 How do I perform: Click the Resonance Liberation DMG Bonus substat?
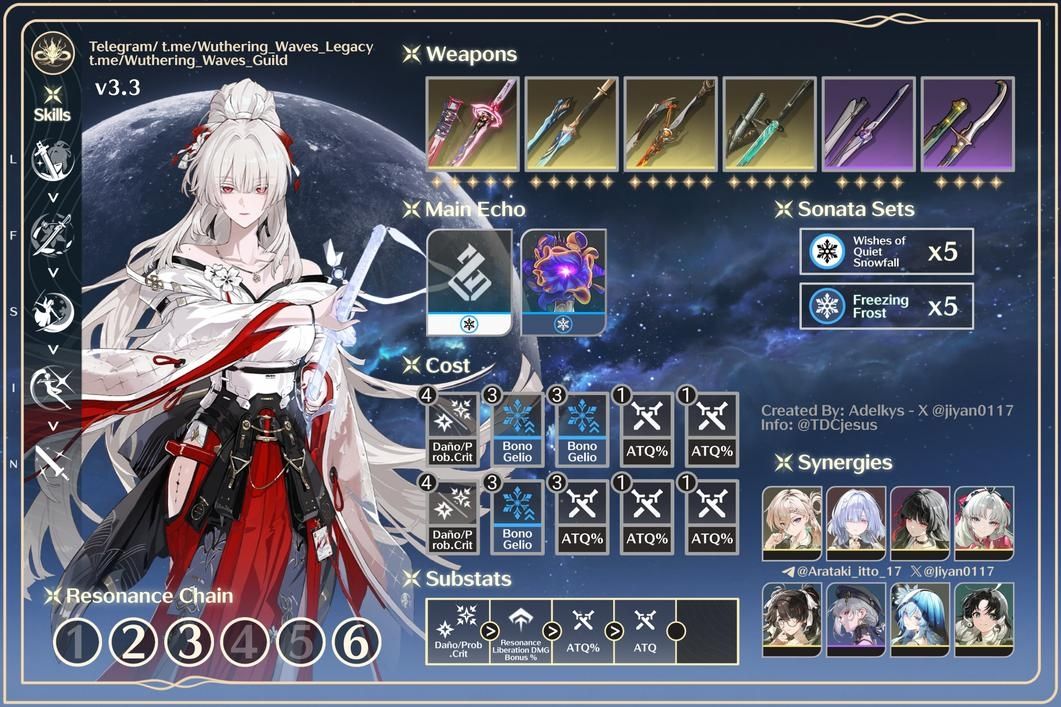[520, 631]
